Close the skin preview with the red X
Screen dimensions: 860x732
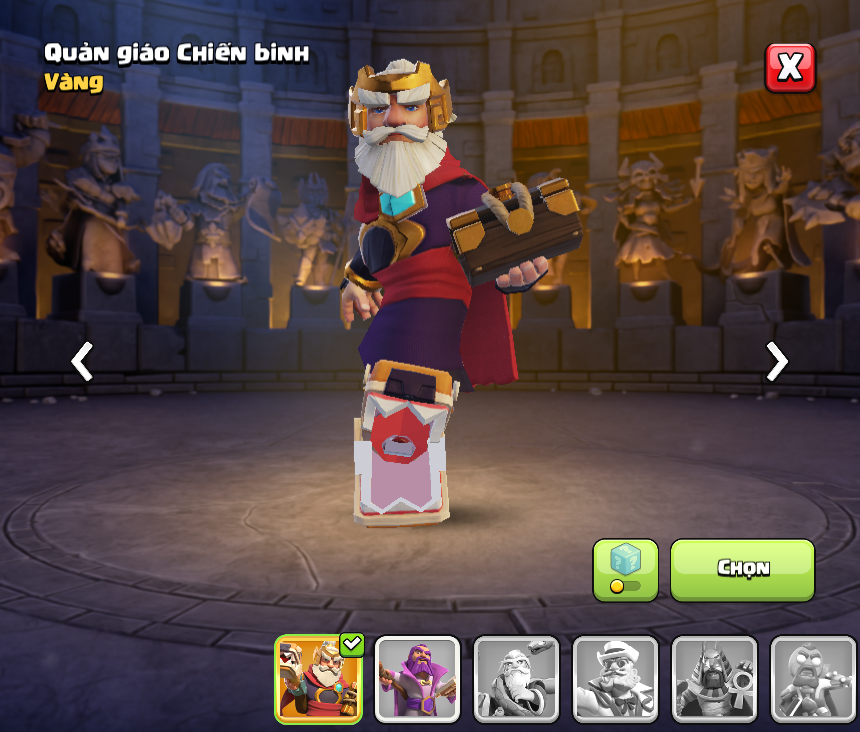[790, 68]
